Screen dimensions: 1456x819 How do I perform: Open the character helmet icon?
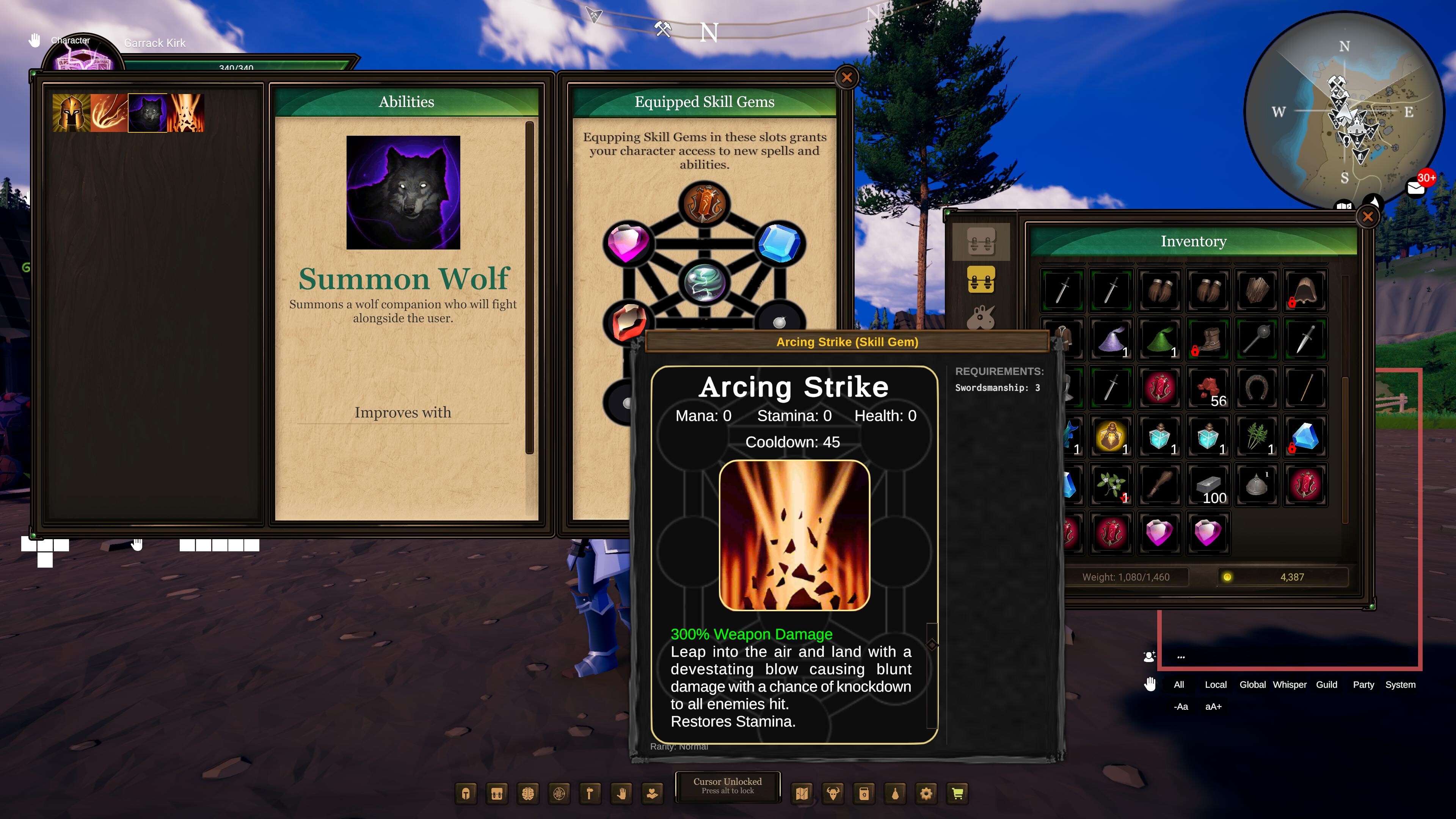coord(466,793)
